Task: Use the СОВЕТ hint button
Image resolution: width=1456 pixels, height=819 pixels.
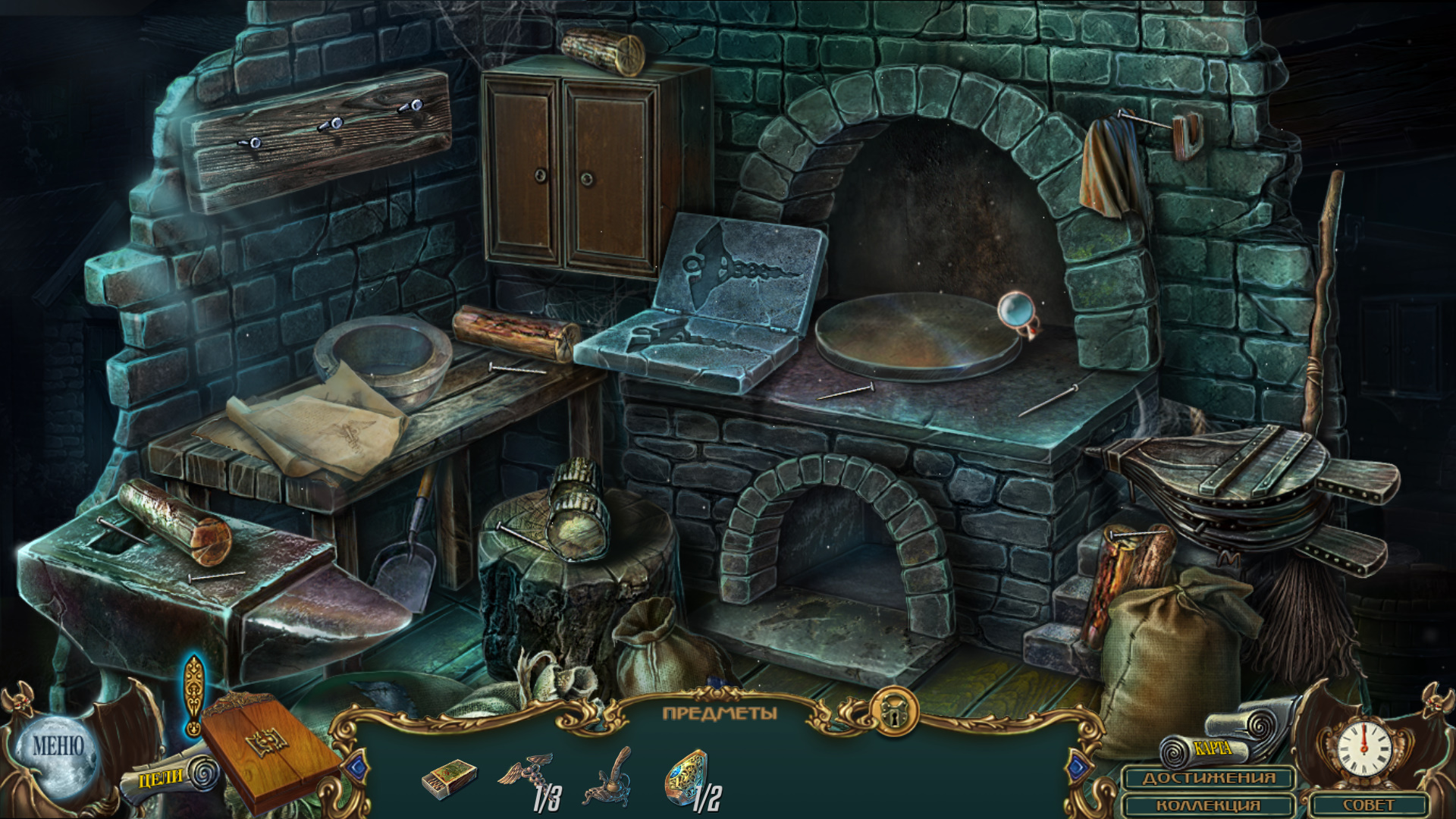Action: click(1368, 805)
